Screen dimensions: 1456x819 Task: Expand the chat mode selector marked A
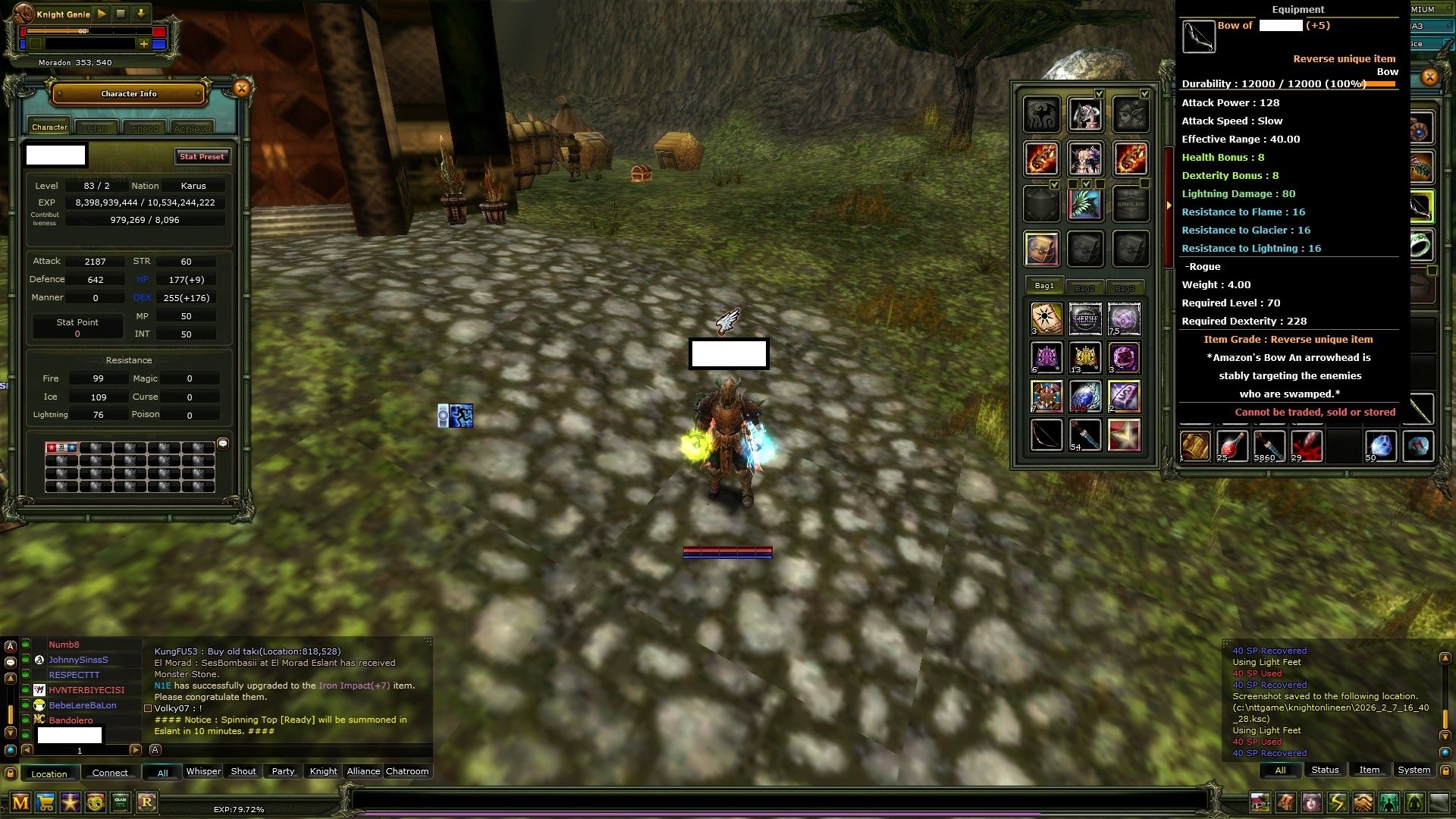tap(155, 750)
